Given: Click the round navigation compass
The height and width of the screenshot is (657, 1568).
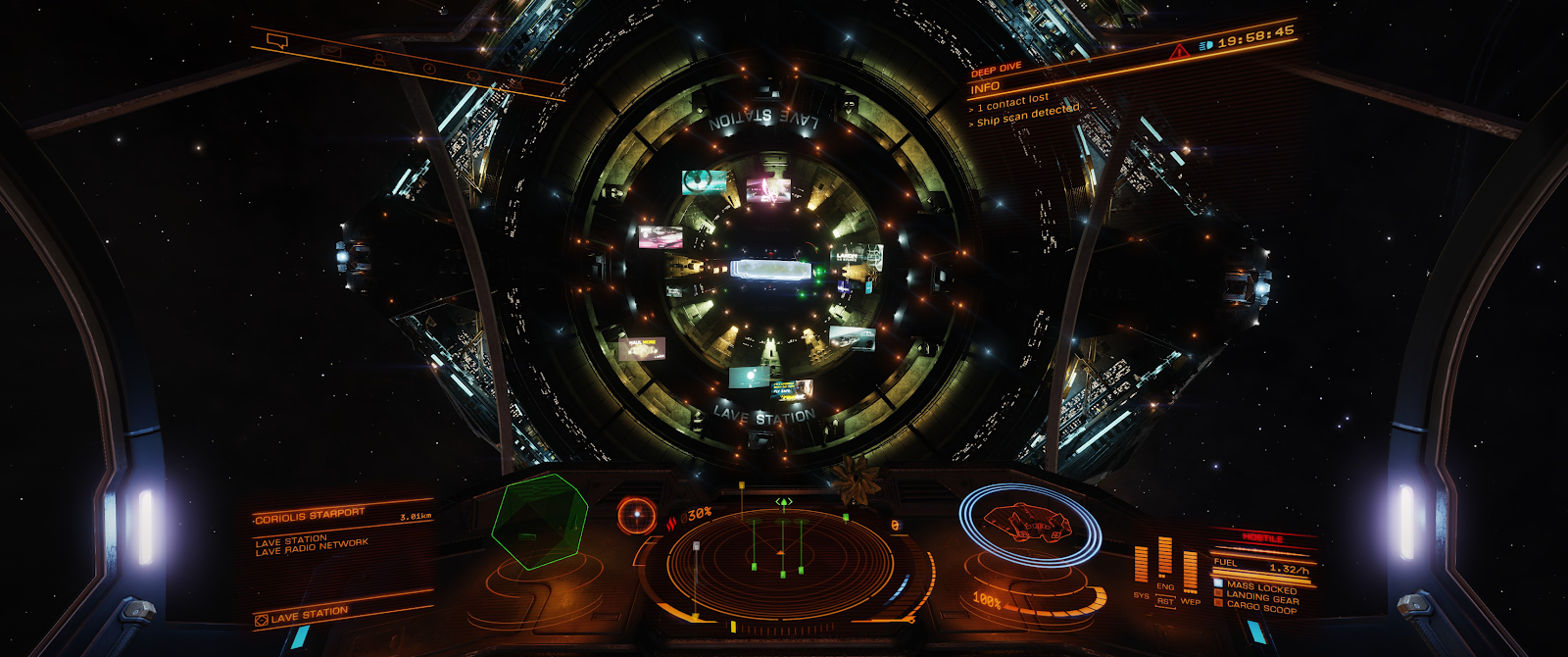Looking at the screenshot, I should [637, 514].
